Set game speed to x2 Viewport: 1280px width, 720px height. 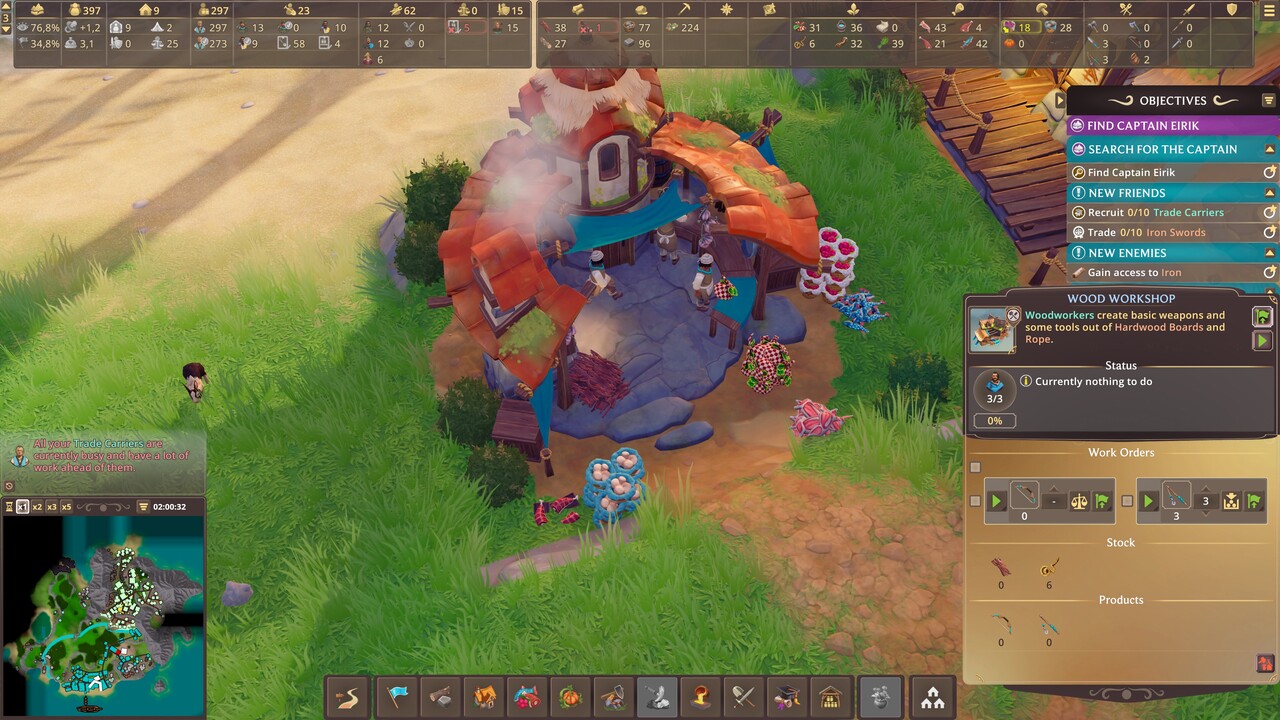(37, 507)
